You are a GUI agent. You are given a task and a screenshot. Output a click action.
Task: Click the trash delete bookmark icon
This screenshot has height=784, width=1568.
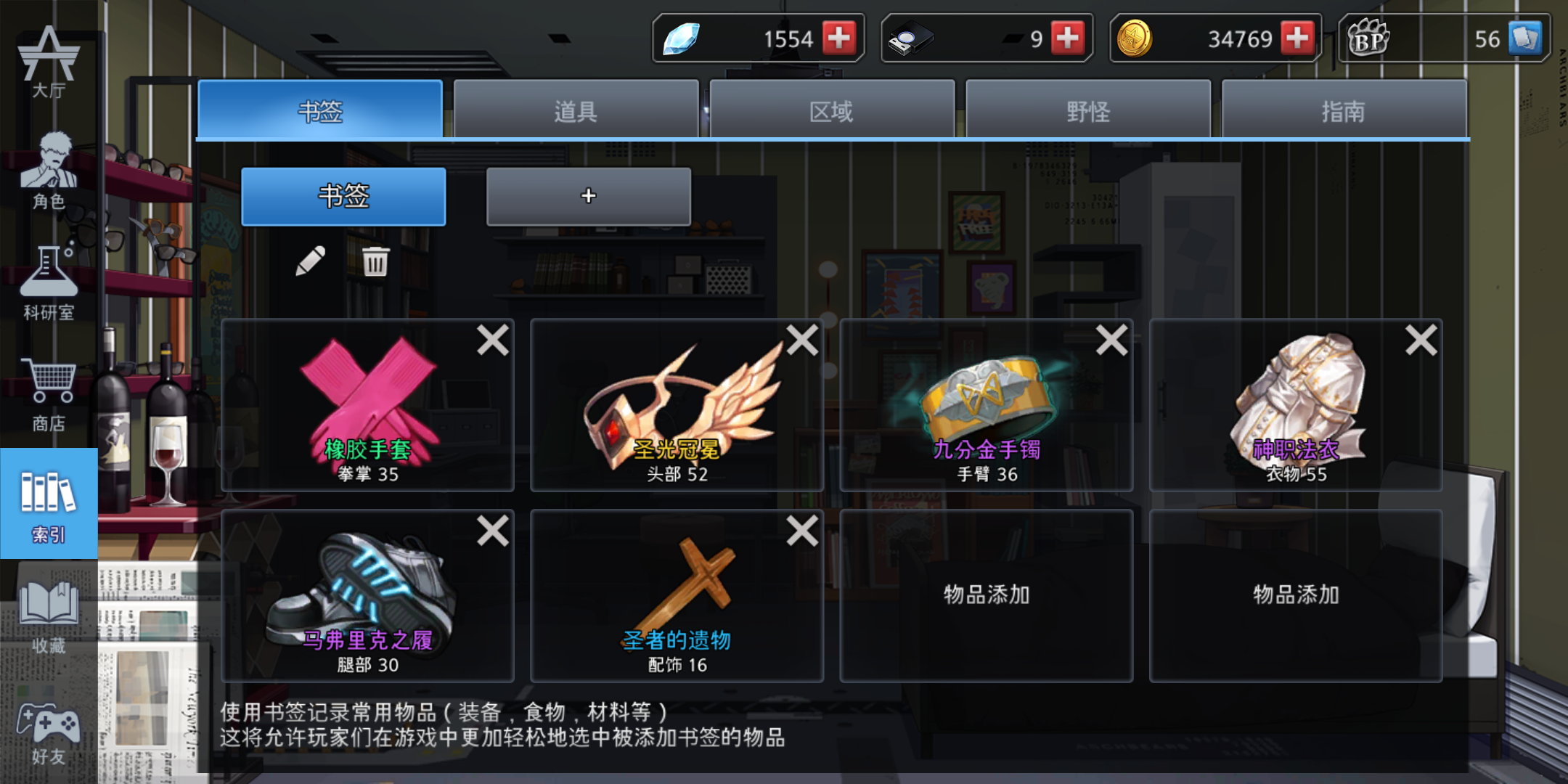[x=375, y=263]
